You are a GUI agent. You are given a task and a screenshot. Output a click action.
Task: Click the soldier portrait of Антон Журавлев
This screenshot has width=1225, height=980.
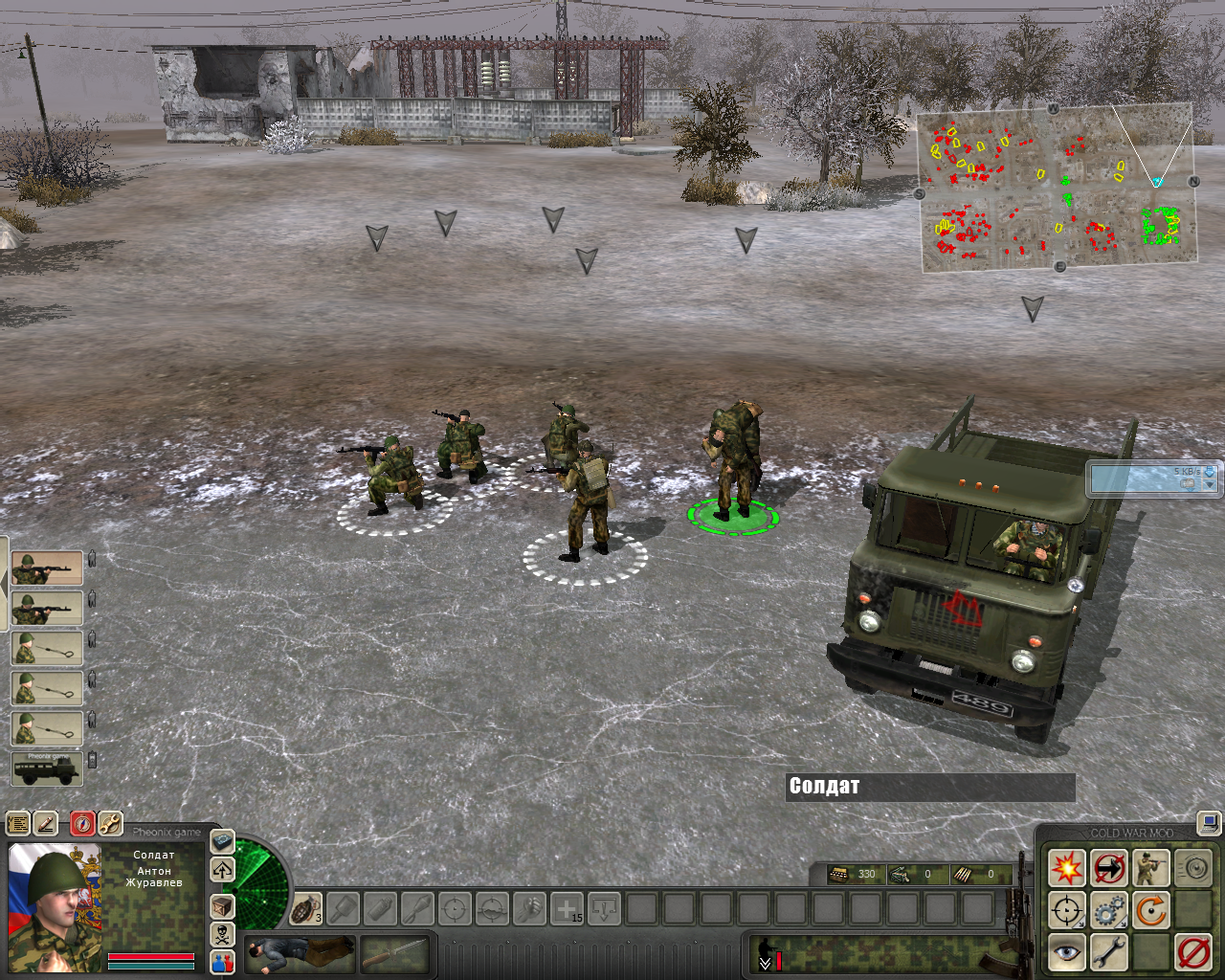point(55,906)
